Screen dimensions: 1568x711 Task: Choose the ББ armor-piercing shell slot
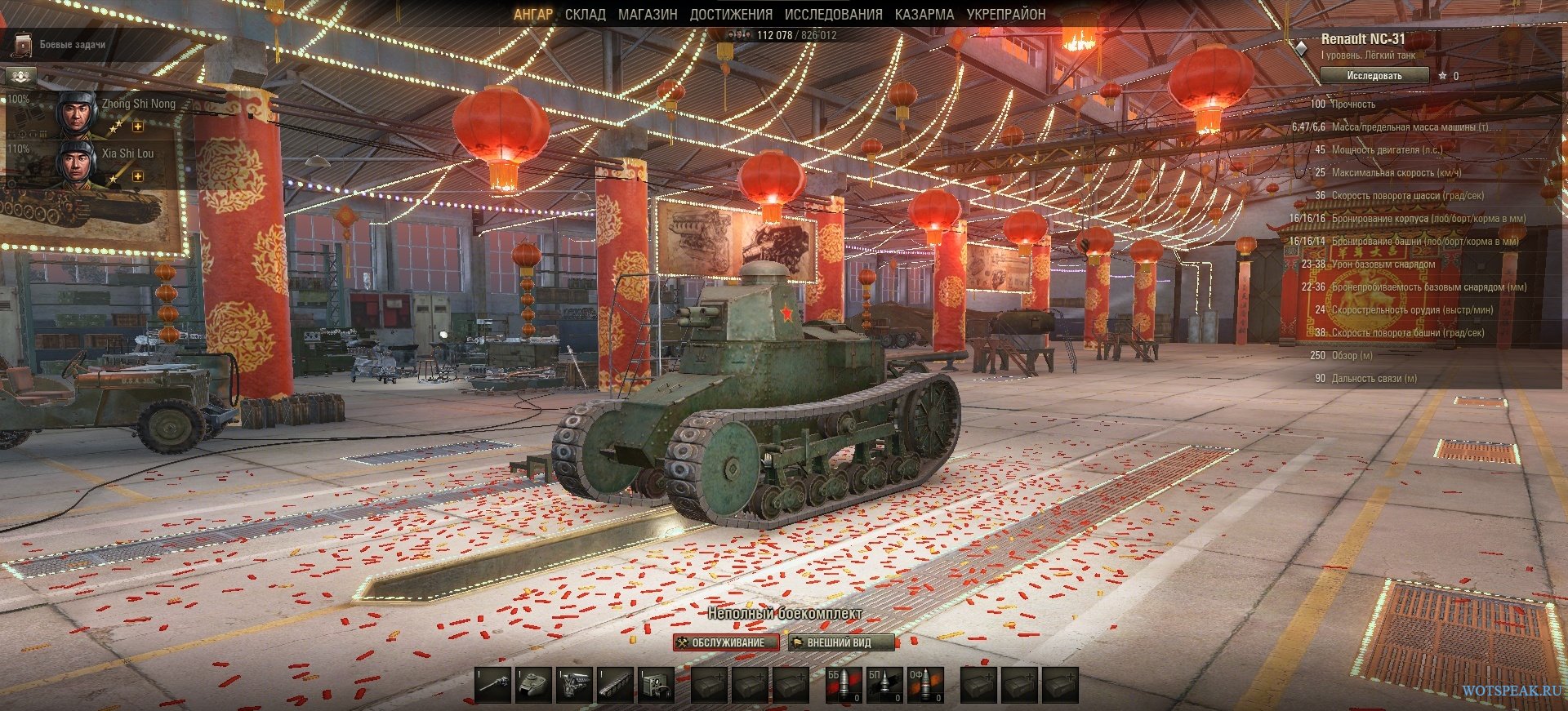click(843, 684)
